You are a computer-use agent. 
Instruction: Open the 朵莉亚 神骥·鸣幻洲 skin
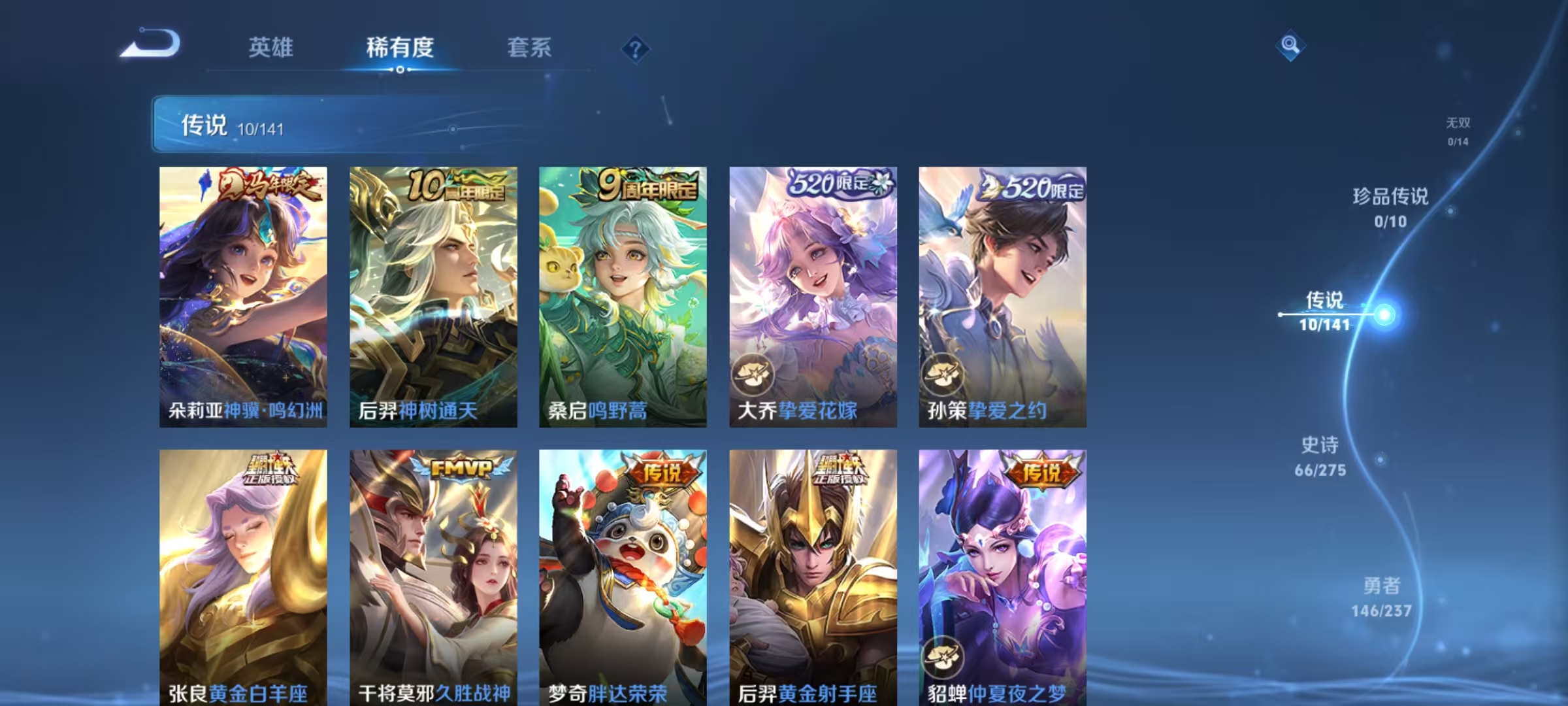(242, 294)
